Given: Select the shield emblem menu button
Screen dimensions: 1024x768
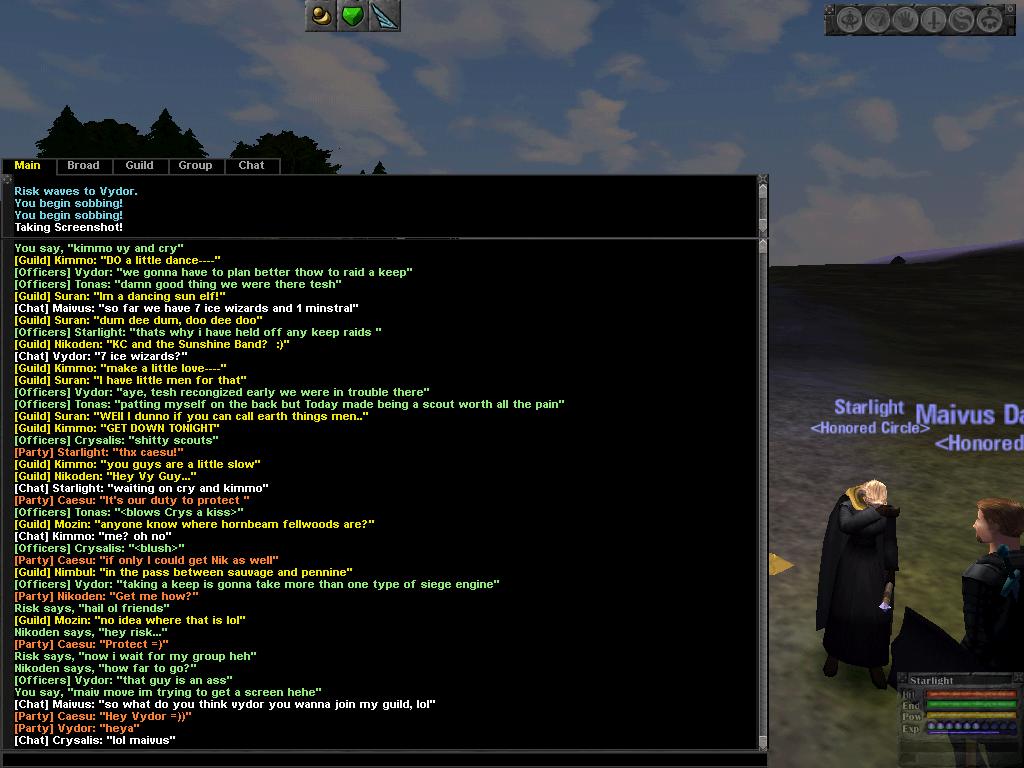Looking at the screenshot, I should point(877,20).
